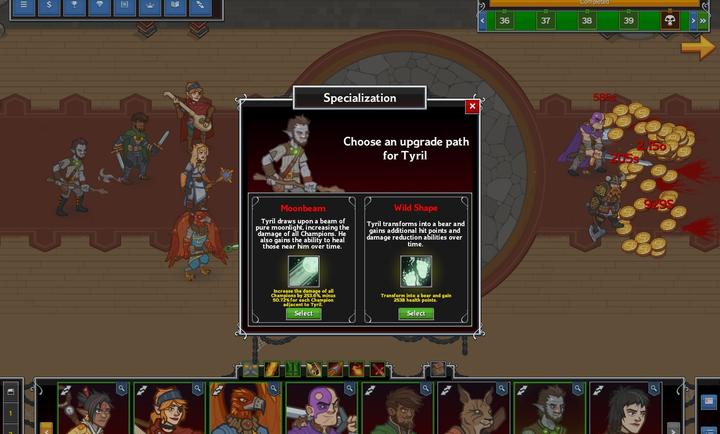Choose area 38 in level bar
Viewport: 720px width, 434px height.
tap(587, 20)
